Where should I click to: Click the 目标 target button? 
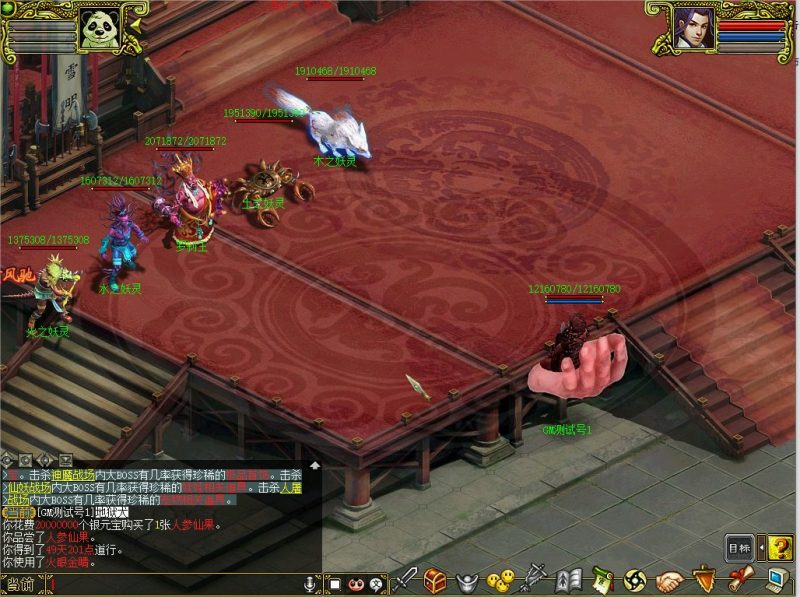click(x=739, y=548)
